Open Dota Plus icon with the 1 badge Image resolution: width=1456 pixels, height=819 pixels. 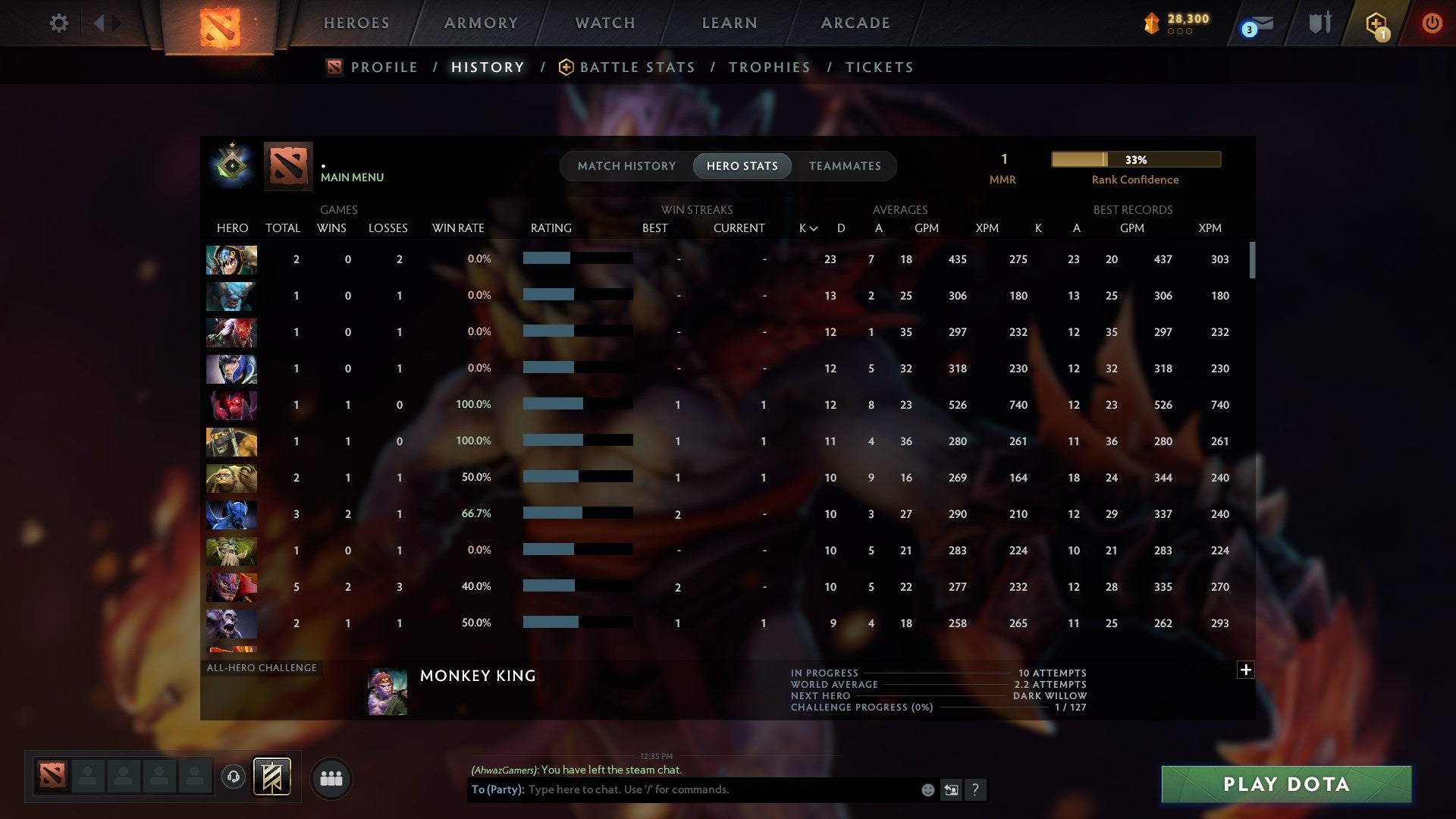click(1376, 23)
